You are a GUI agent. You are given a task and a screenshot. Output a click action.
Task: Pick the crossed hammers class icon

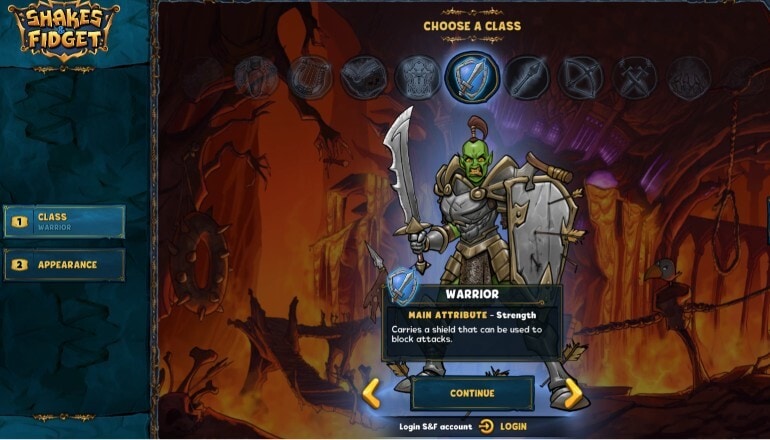(635, 77)
